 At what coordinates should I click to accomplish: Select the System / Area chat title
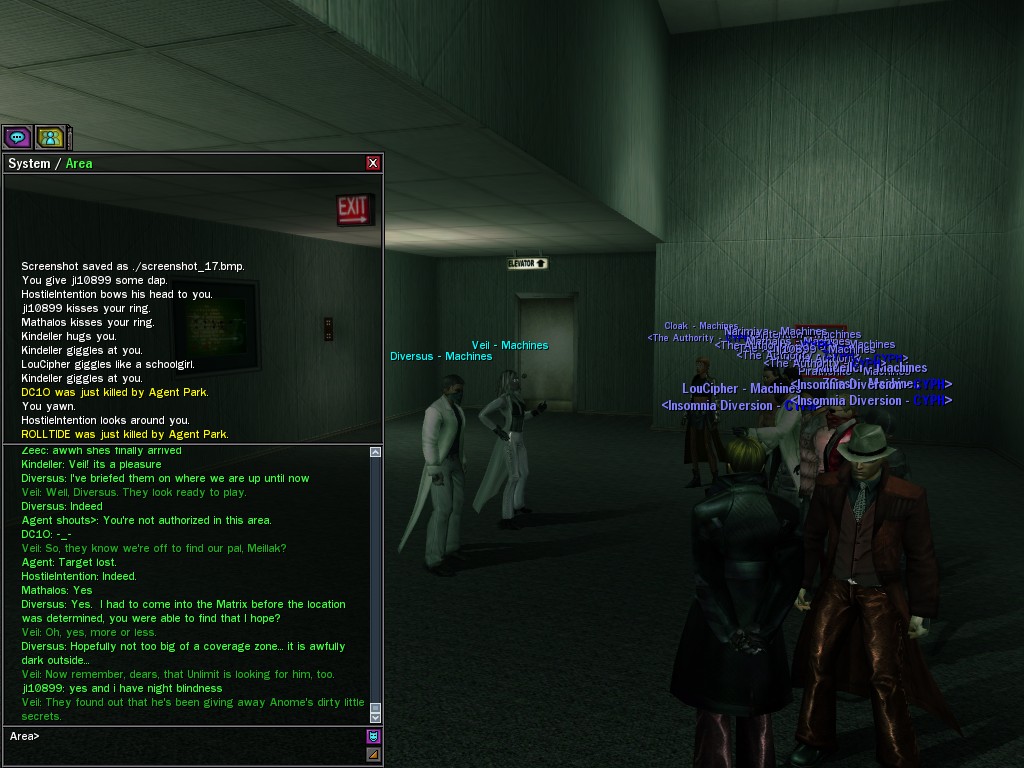(50, 163)
